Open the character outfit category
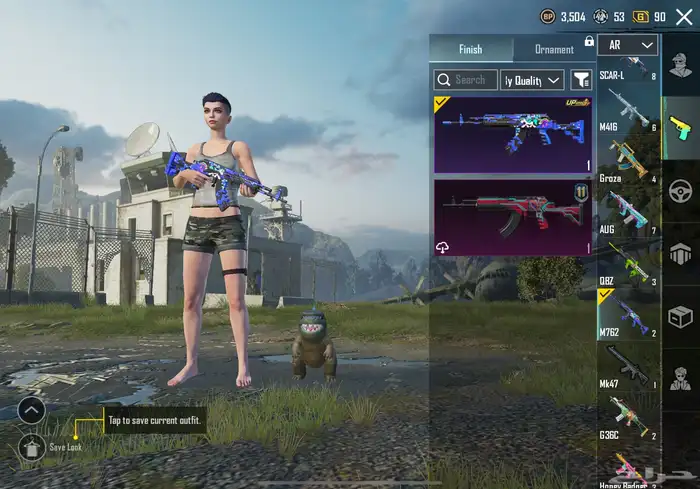 (x=681, y=70)
